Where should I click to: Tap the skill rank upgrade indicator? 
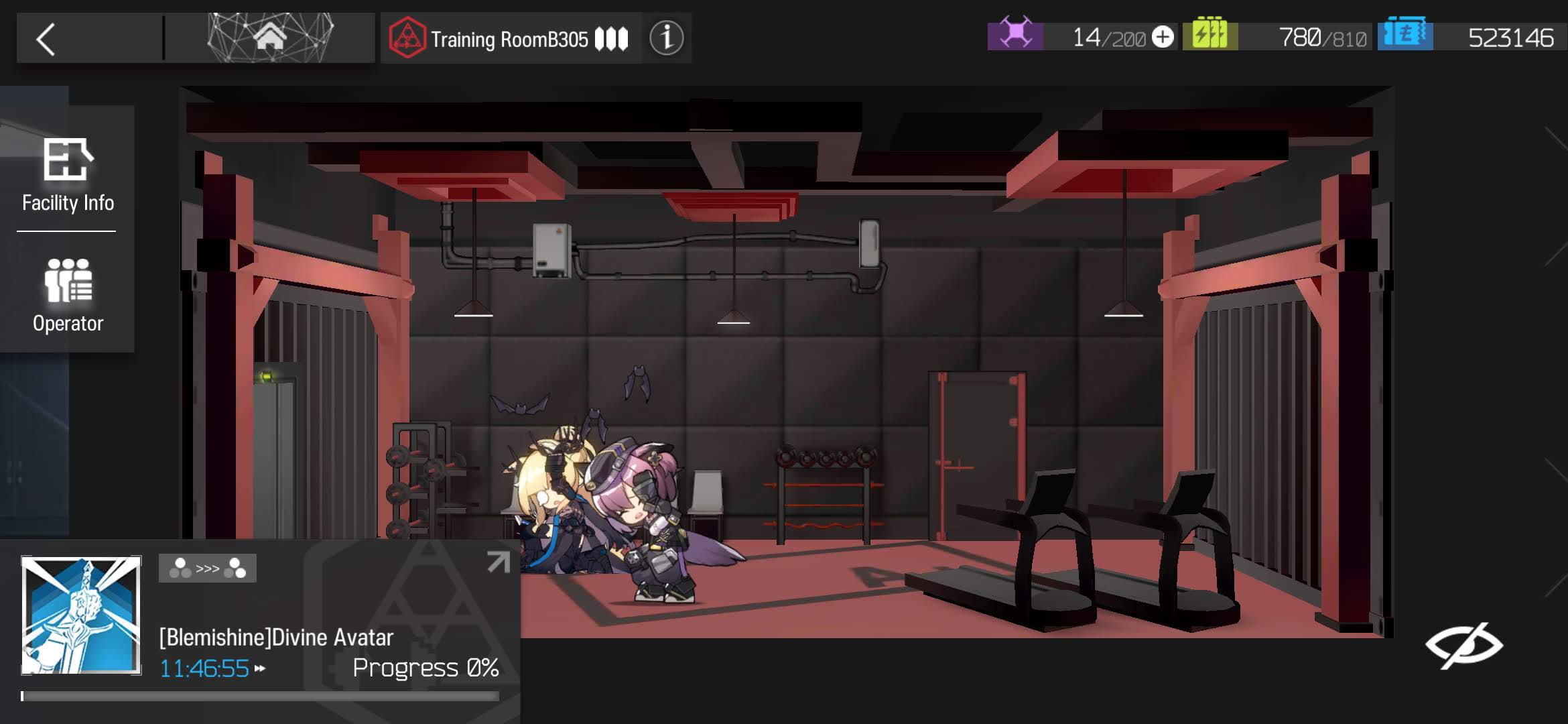pos(208,568)
